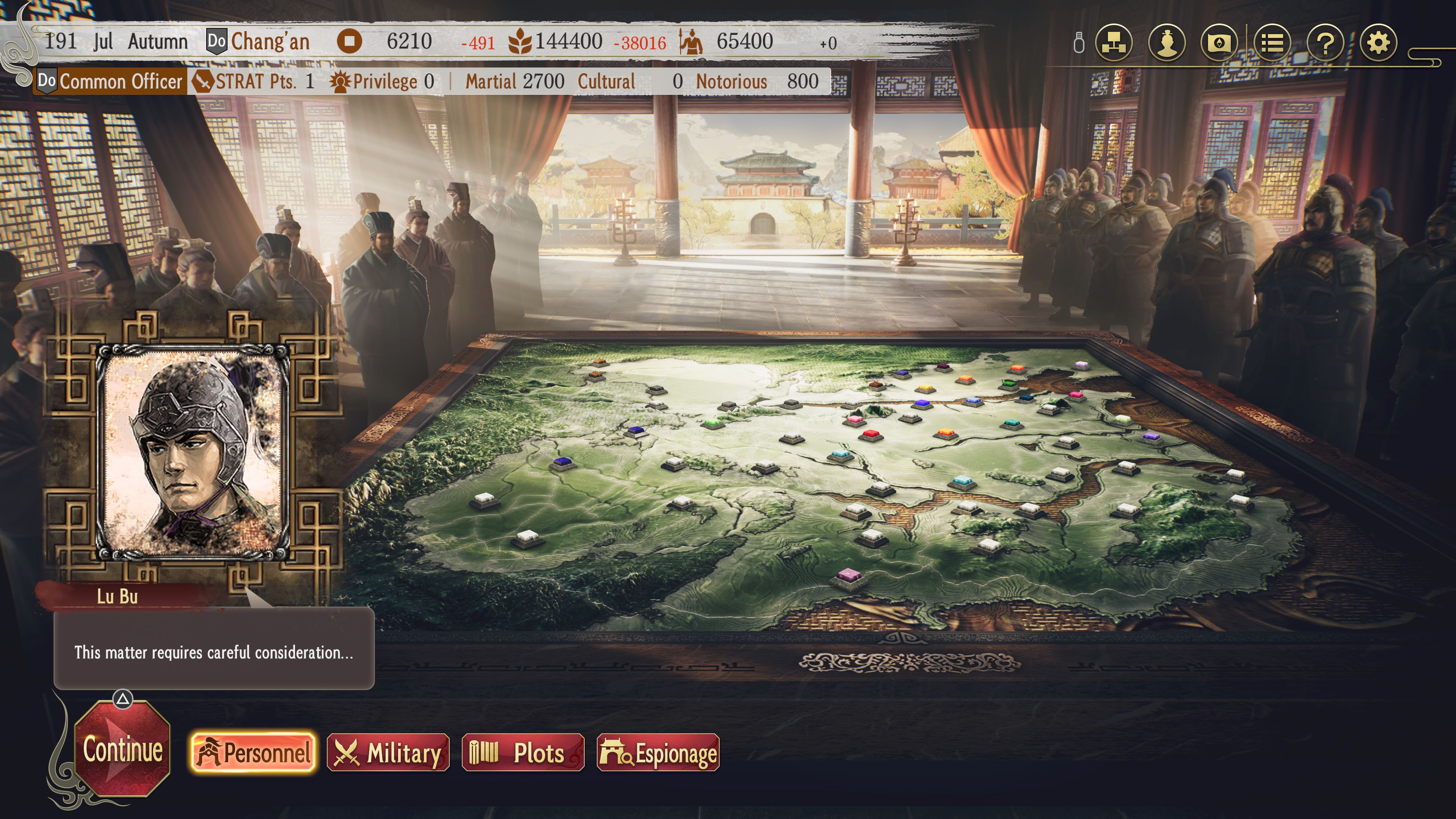The image size is (1456, 819).
Task: Click the Do banner beside Chang'an
Action: pos(217,41)
